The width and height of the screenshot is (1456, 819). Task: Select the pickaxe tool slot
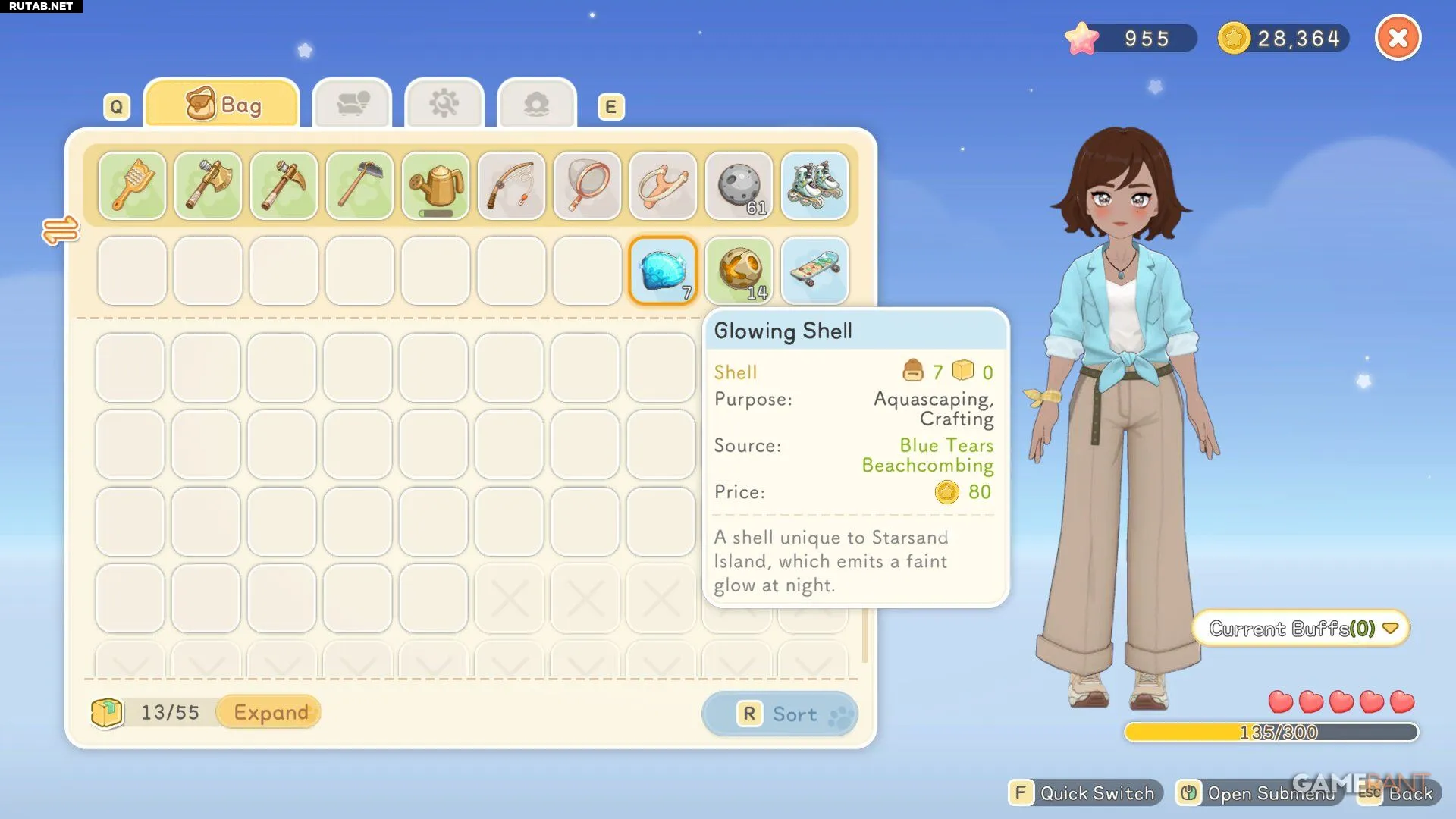pos(284,186)
